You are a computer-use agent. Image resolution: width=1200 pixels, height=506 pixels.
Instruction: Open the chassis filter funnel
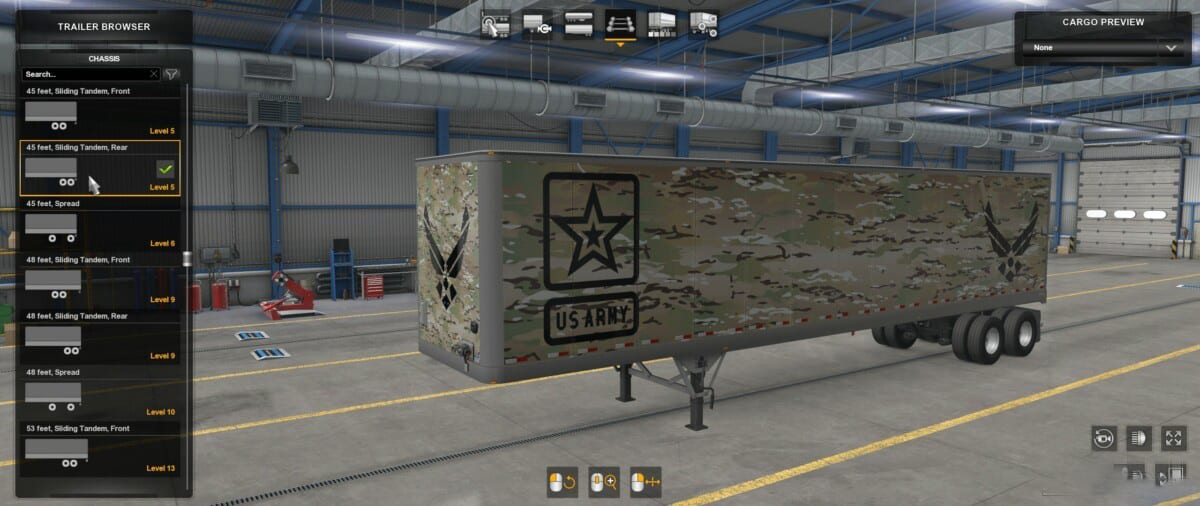[x=171, y=74]
